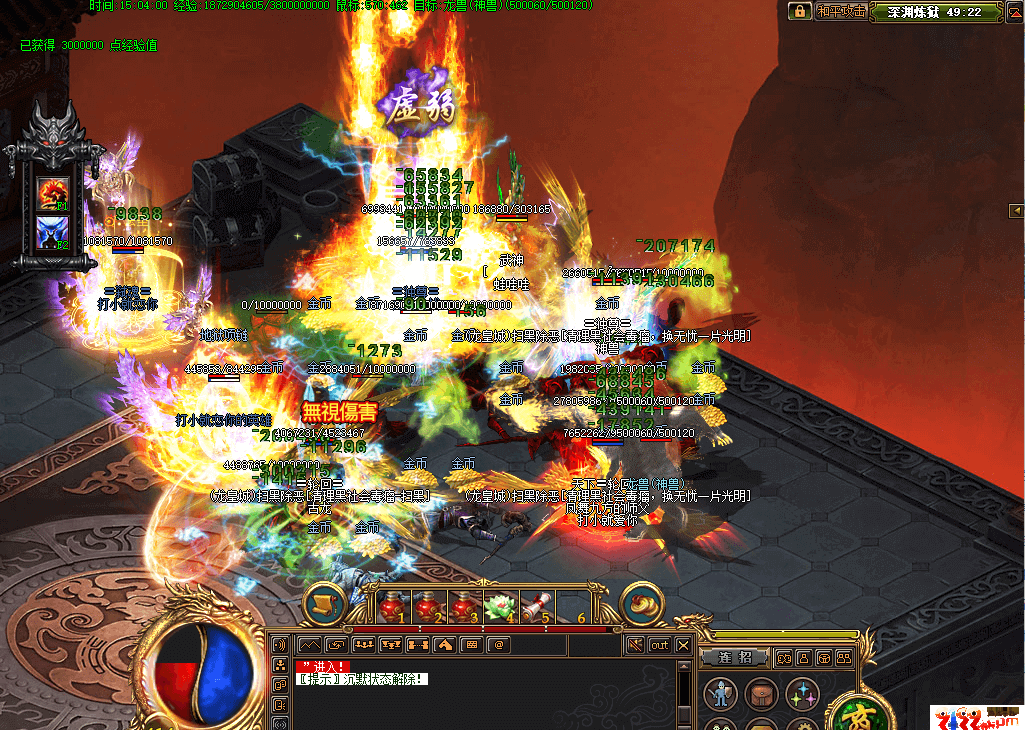The height and width of the screenshot is (730, 1025).
Task: Expand the side panel with left arrow
Action: pyautogui.click(x=1016, y=210)
